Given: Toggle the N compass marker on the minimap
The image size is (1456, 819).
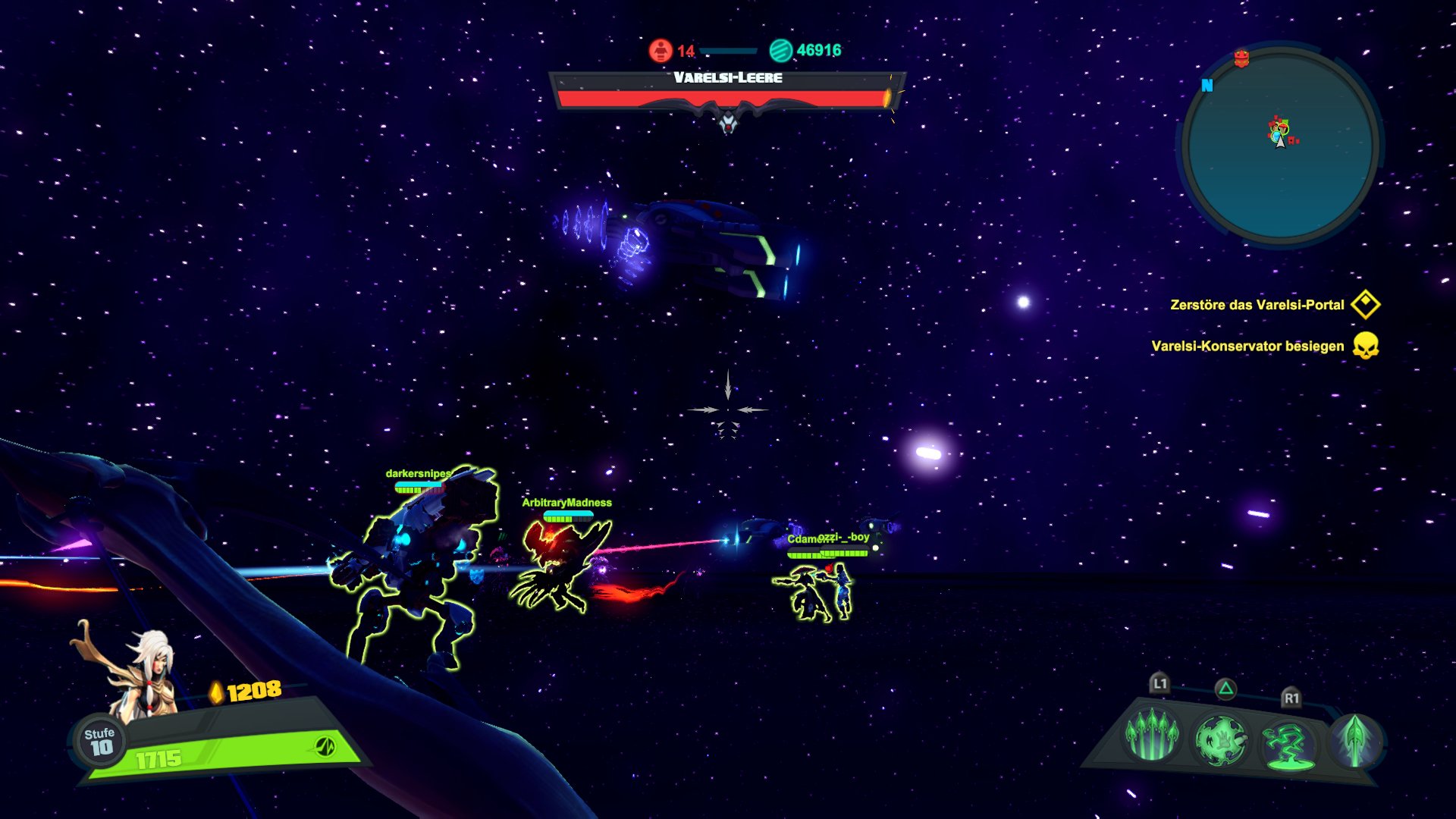Looking at the screenshot, I should 1207,85.
